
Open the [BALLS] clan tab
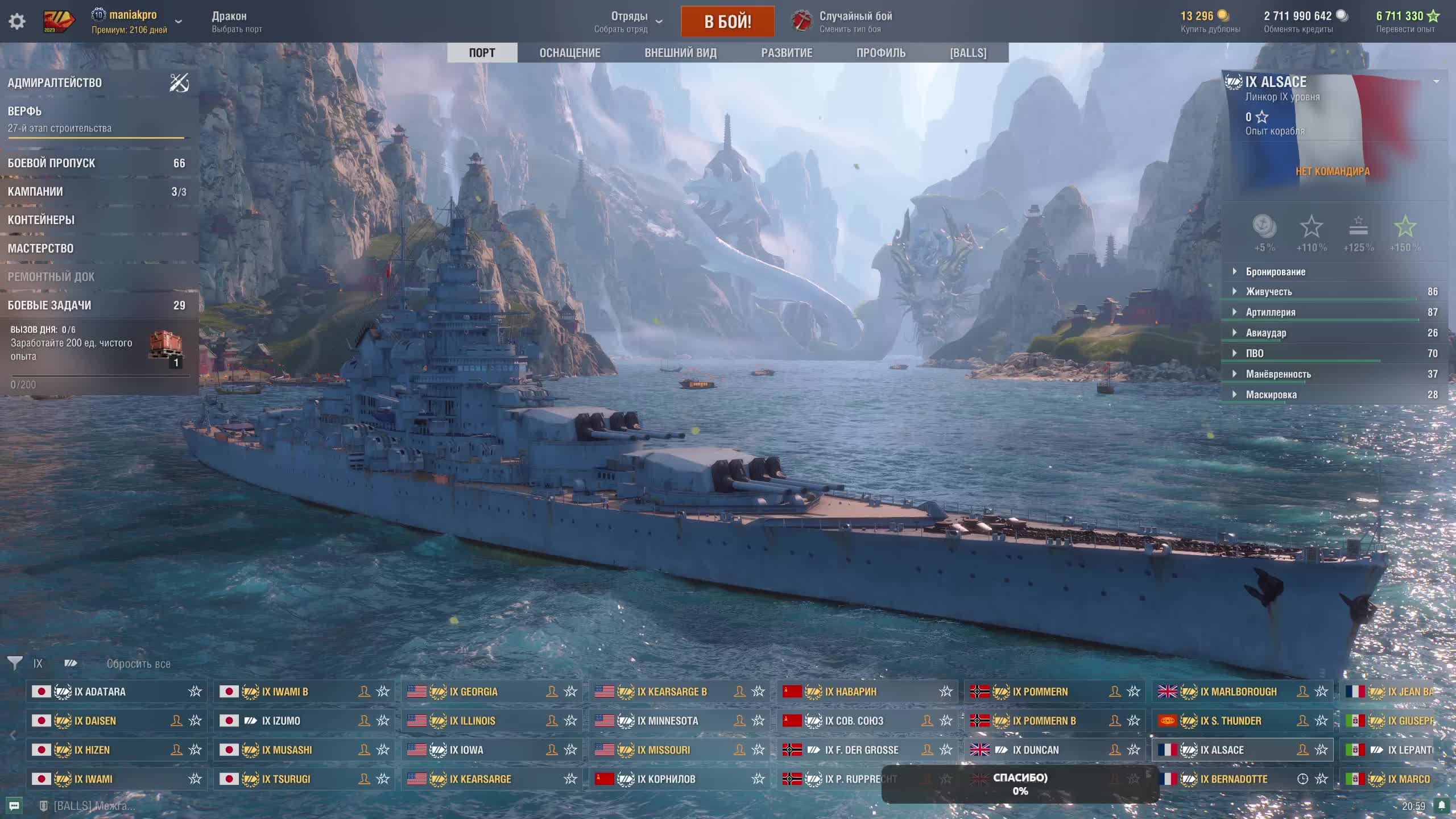point(968,53)
